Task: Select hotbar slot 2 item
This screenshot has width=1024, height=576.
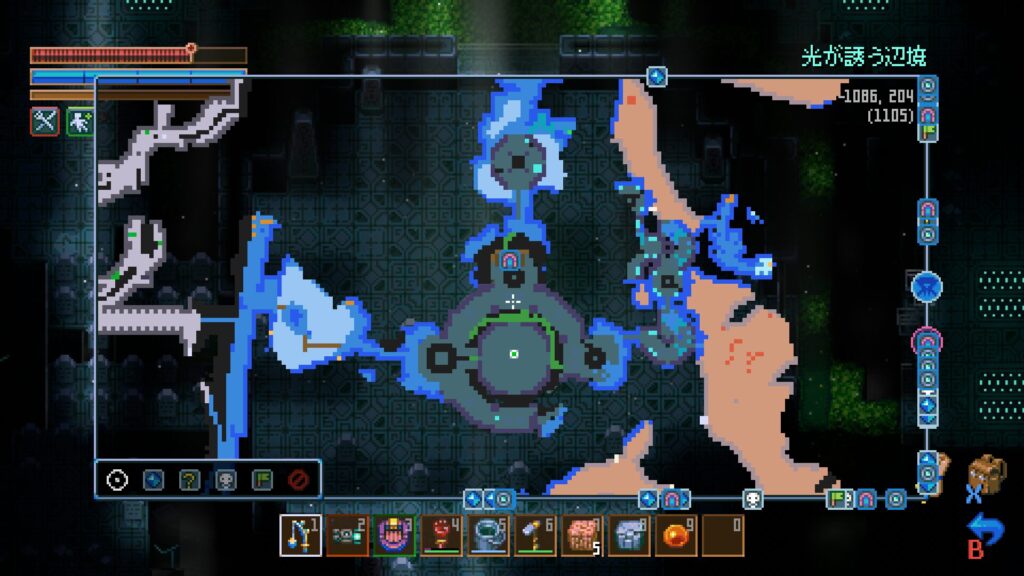Action: pos(348,535)
